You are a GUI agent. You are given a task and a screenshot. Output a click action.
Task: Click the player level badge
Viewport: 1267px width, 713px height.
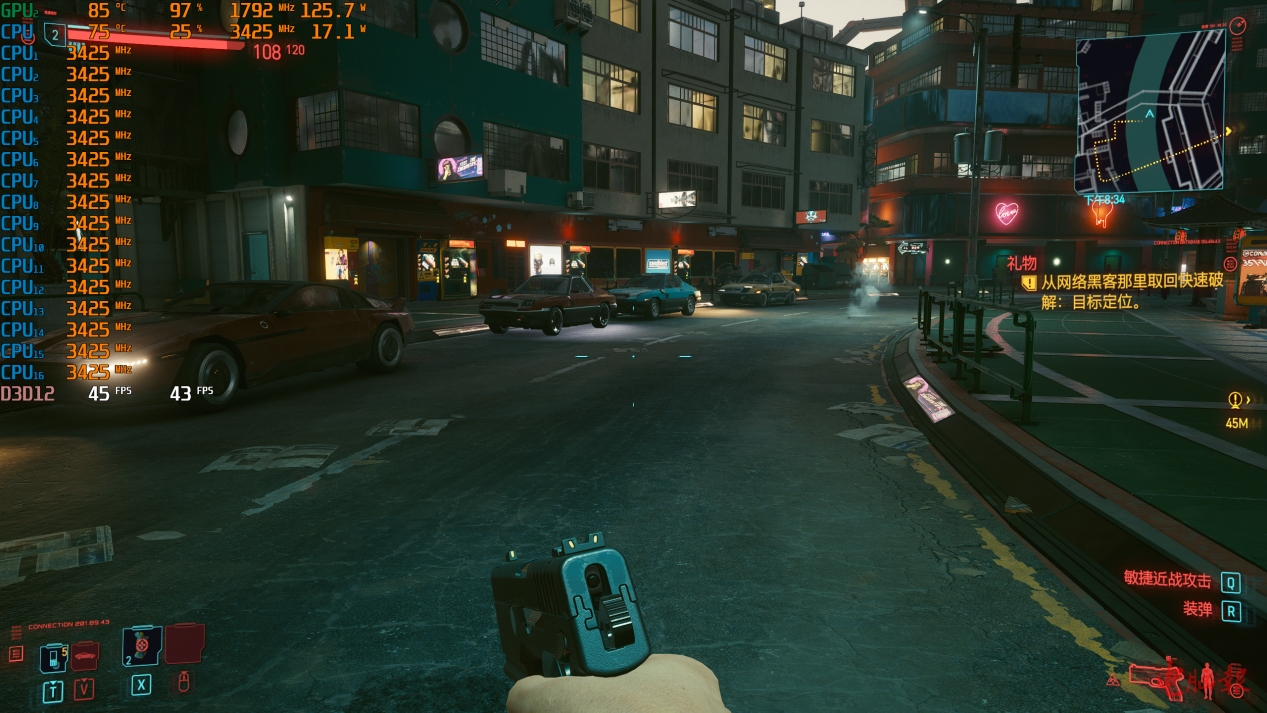(54, 34)
